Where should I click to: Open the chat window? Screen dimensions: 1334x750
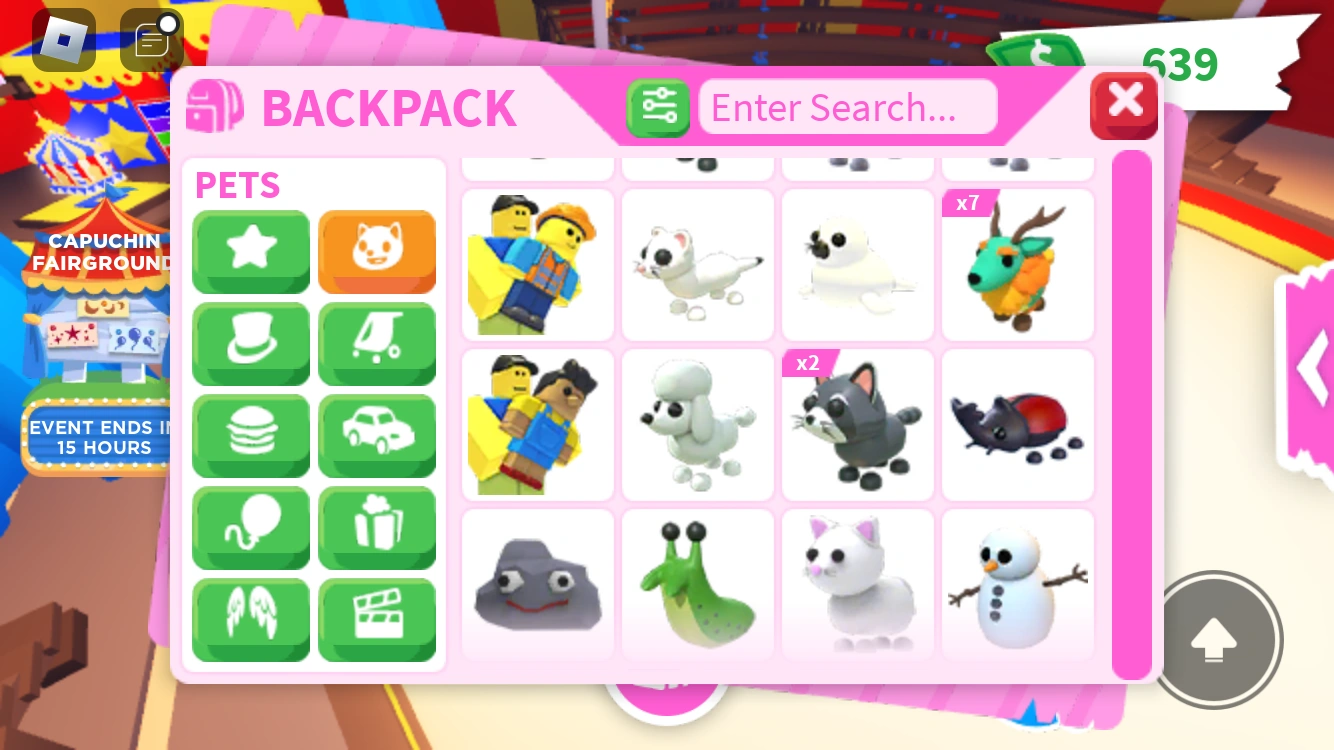[x=148, y=38]
